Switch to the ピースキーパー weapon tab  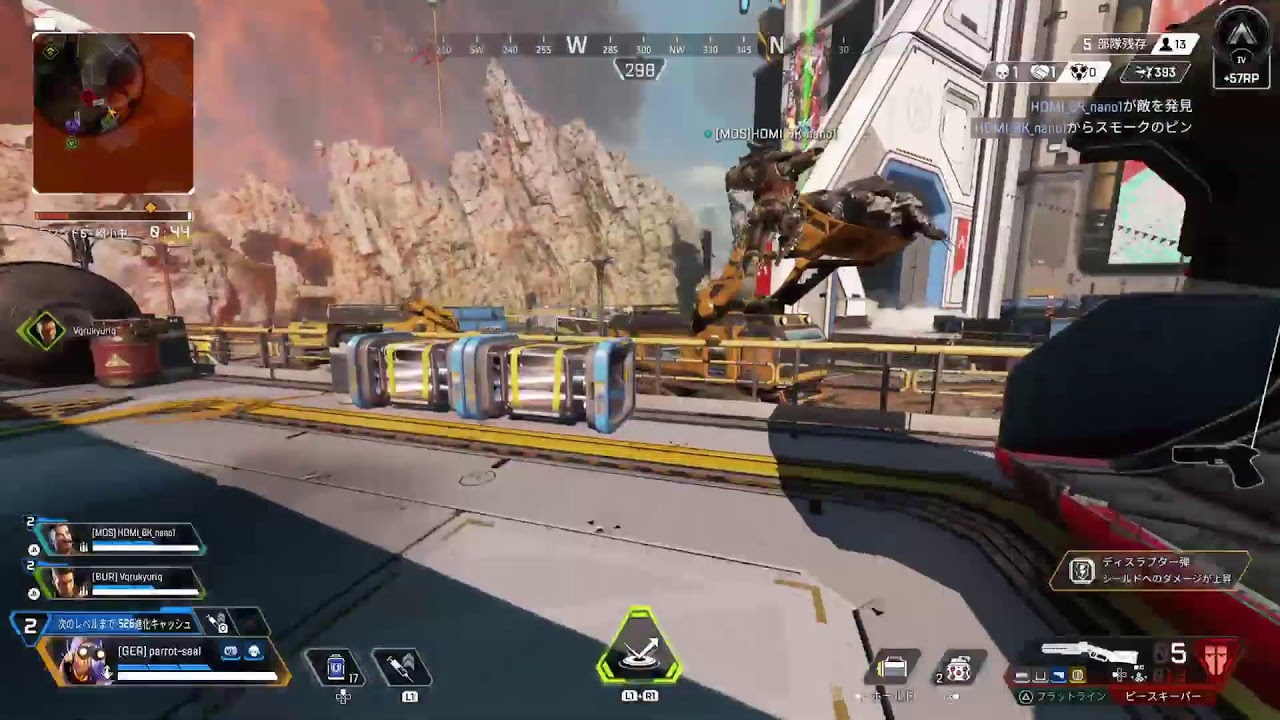tap(1163, 696)
